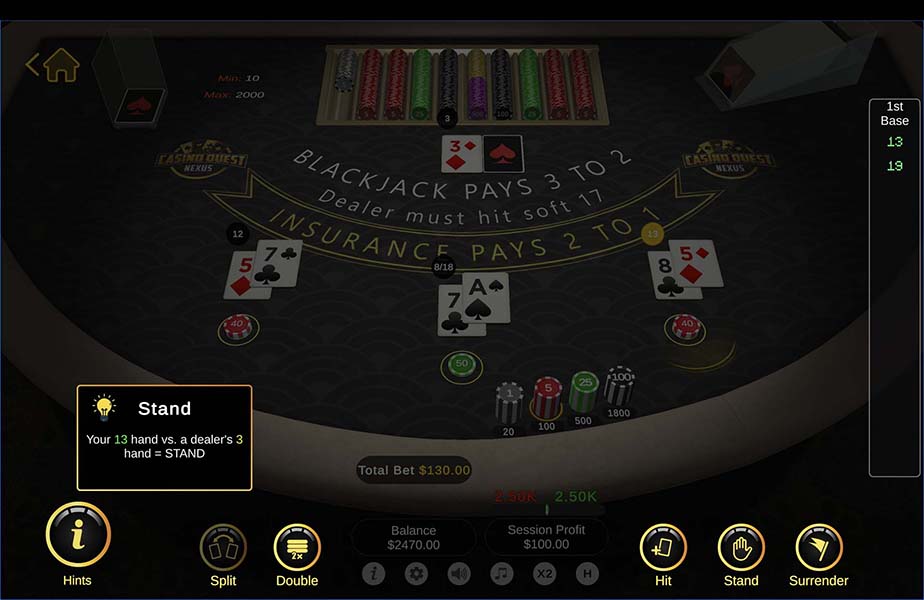The height and width of the screenshot is (600, 924).
Task: Open the small info icon
Action: pos(374,574)
